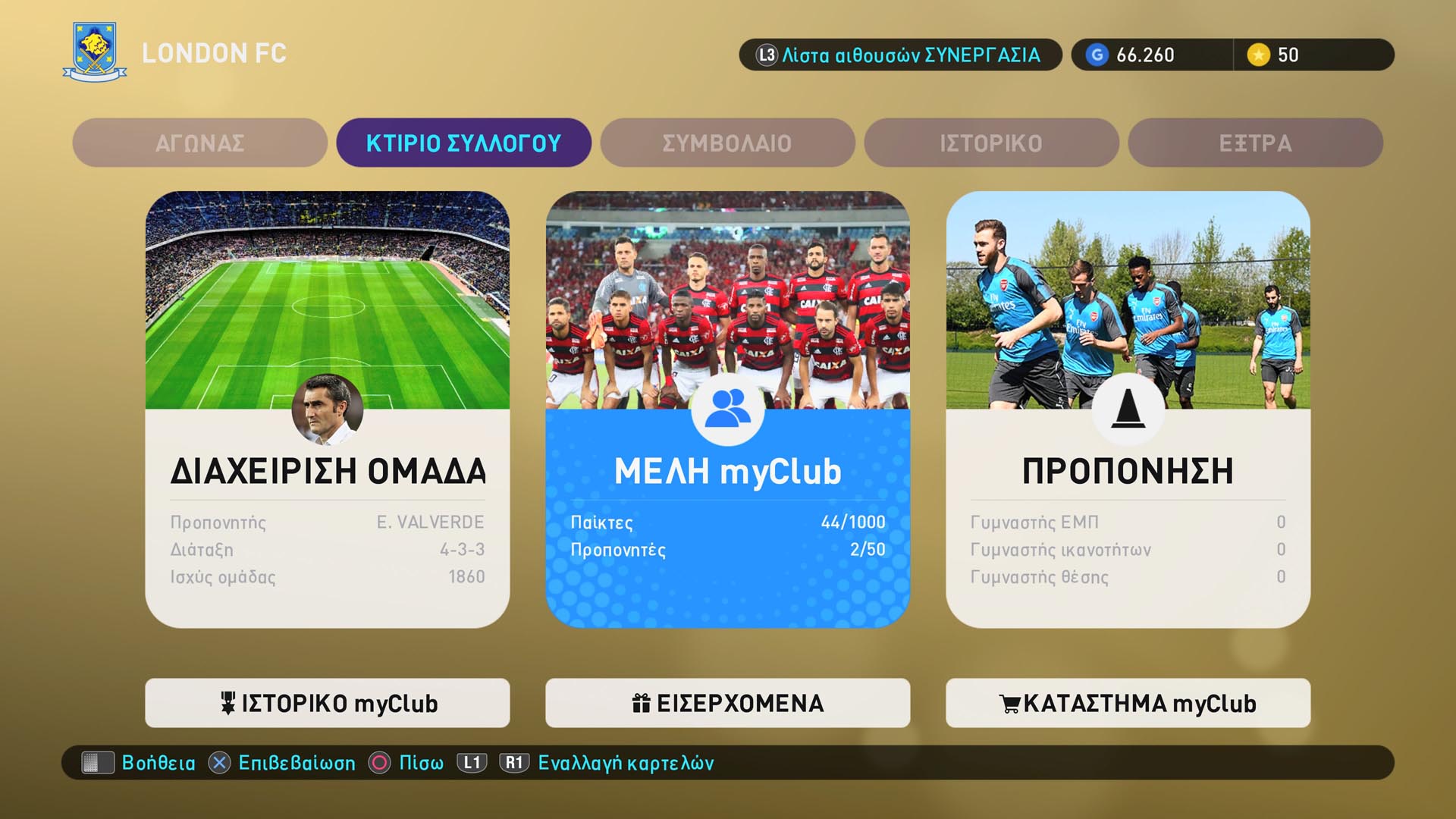Screen dimensions: 1456x819
Task: Click the G coin currency icon
Action: click(x=1097, y=55)
